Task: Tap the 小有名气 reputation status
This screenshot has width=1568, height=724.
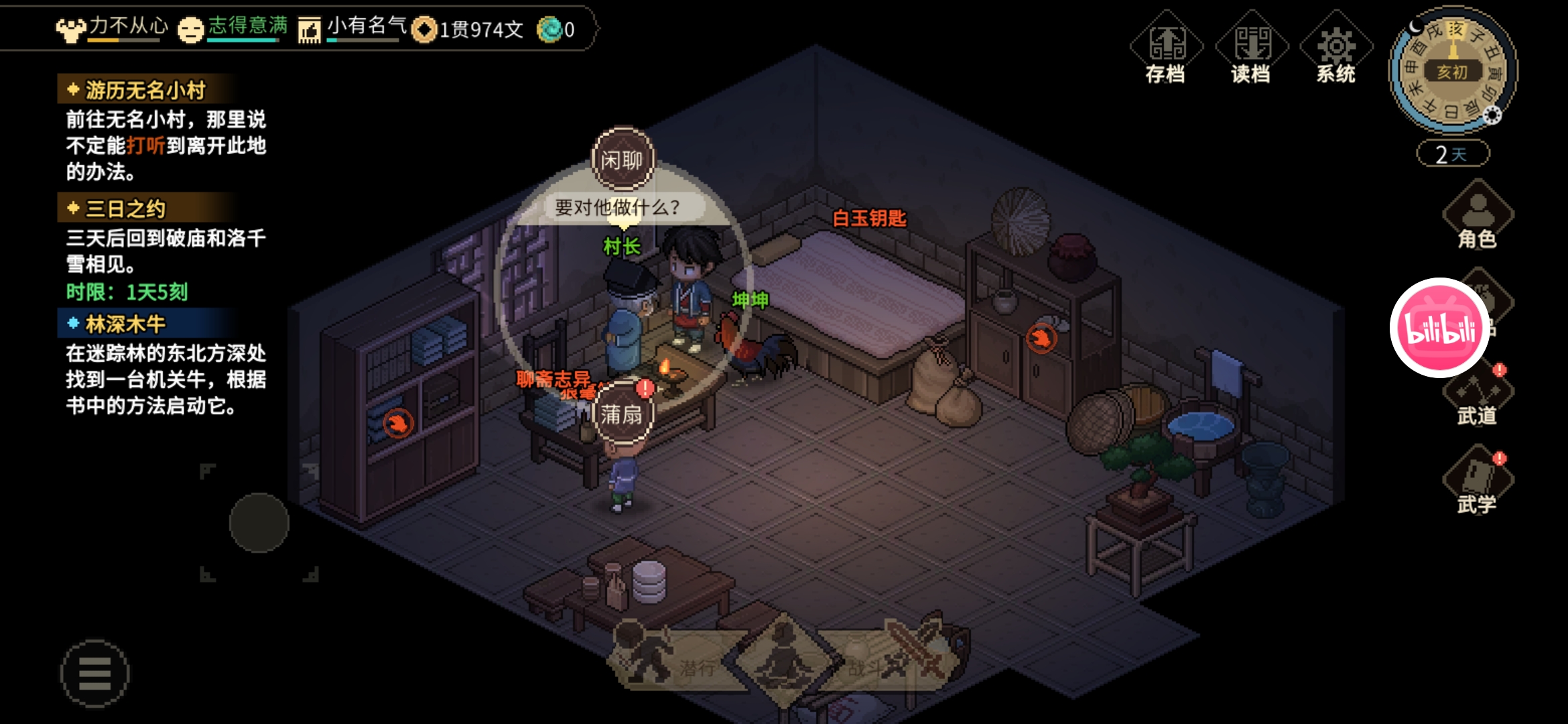Action: click(x=353, y=28)
